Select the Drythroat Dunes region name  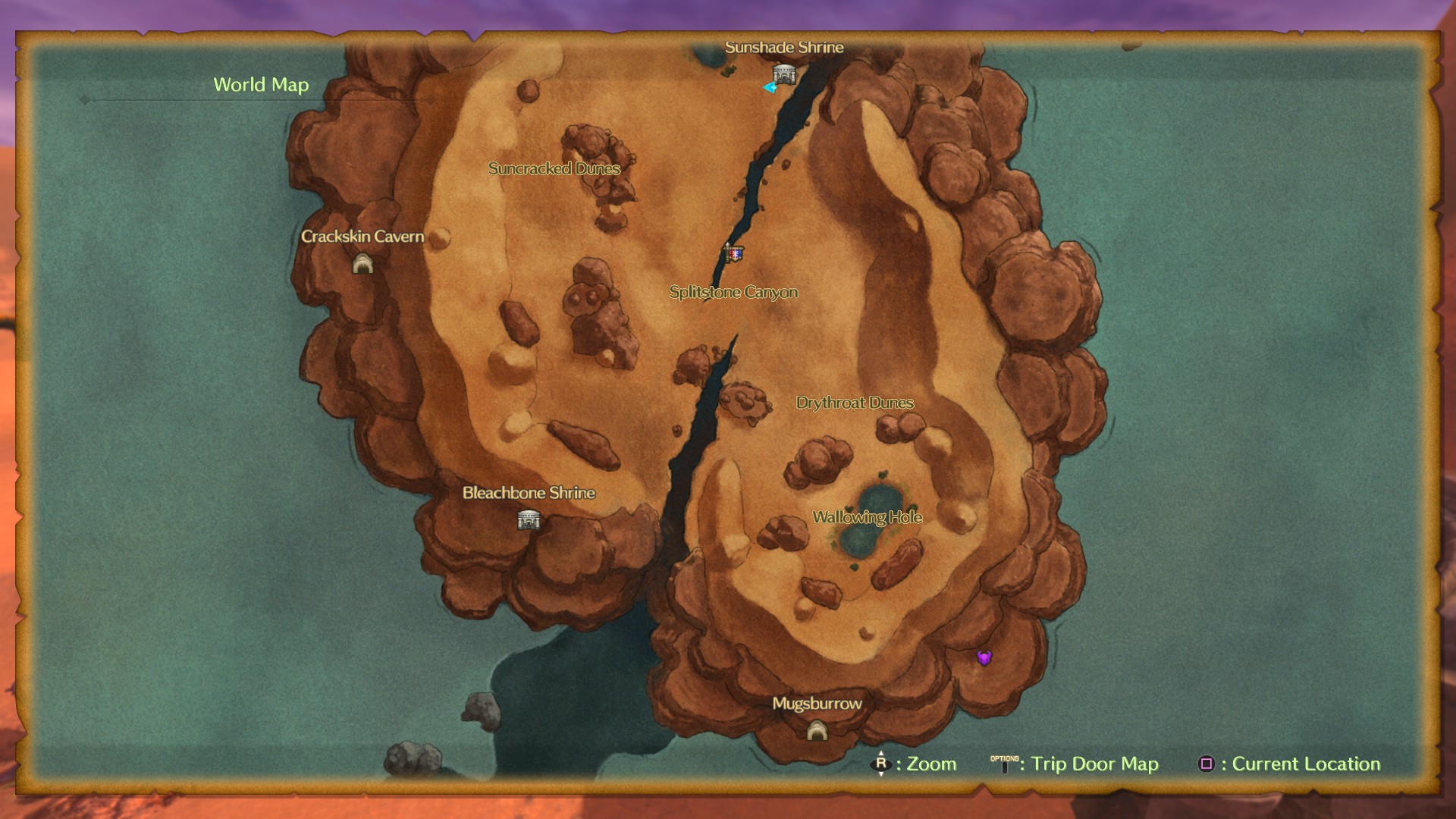click(855, 403)
